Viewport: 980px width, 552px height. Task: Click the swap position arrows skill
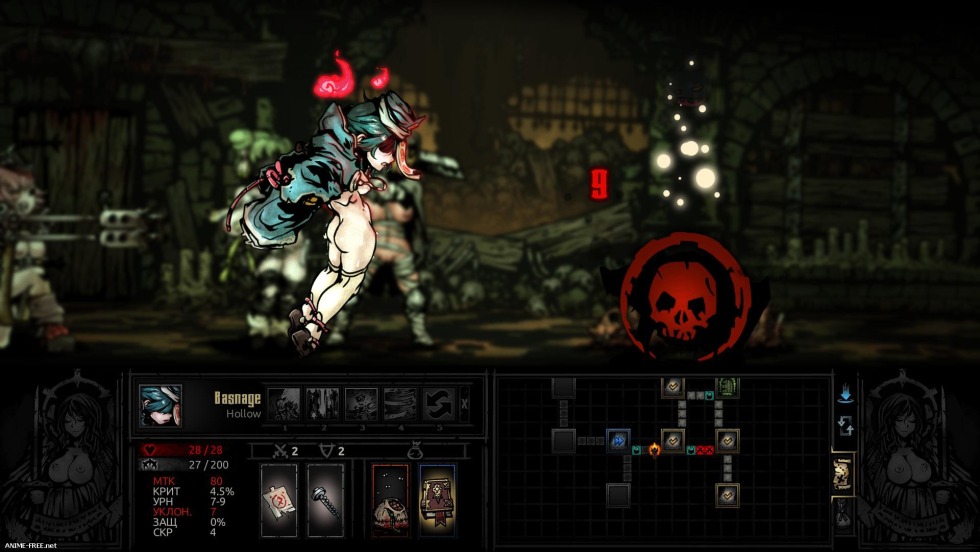[x=438, y=404]
